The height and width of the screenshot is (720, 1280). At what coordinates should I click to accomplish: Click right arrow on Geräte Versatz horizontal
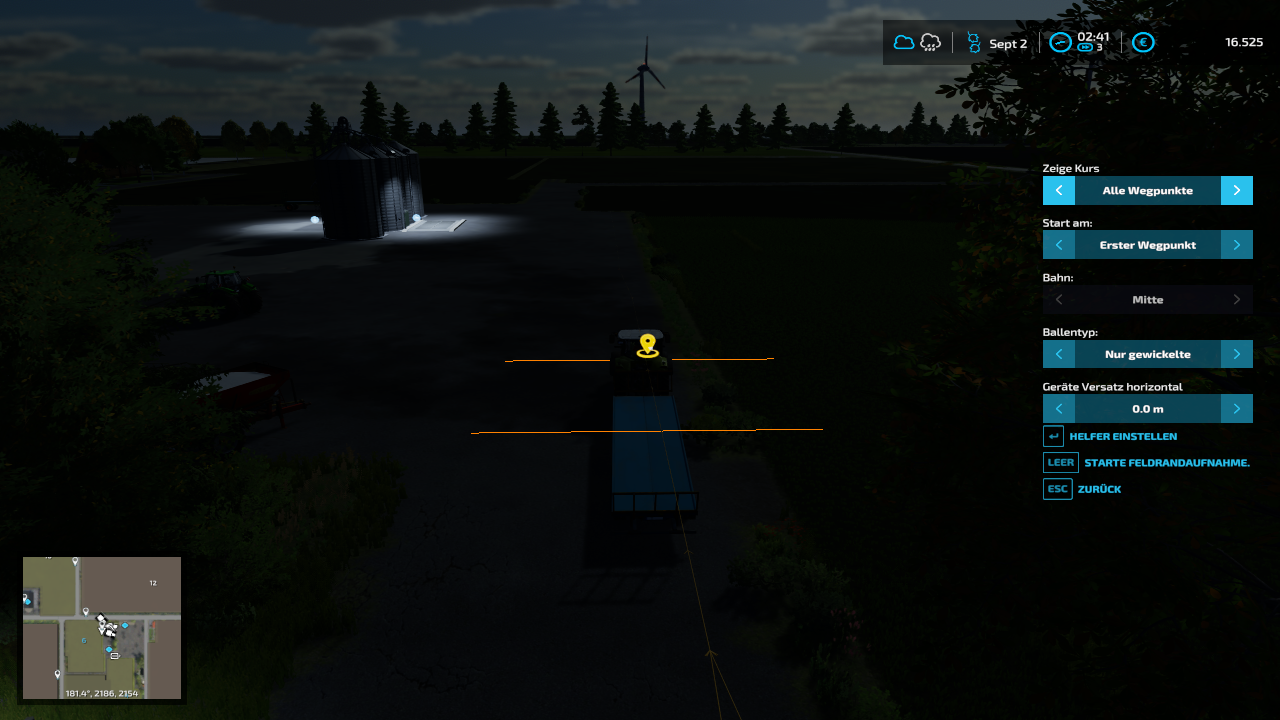click(x=1236, y=408)
